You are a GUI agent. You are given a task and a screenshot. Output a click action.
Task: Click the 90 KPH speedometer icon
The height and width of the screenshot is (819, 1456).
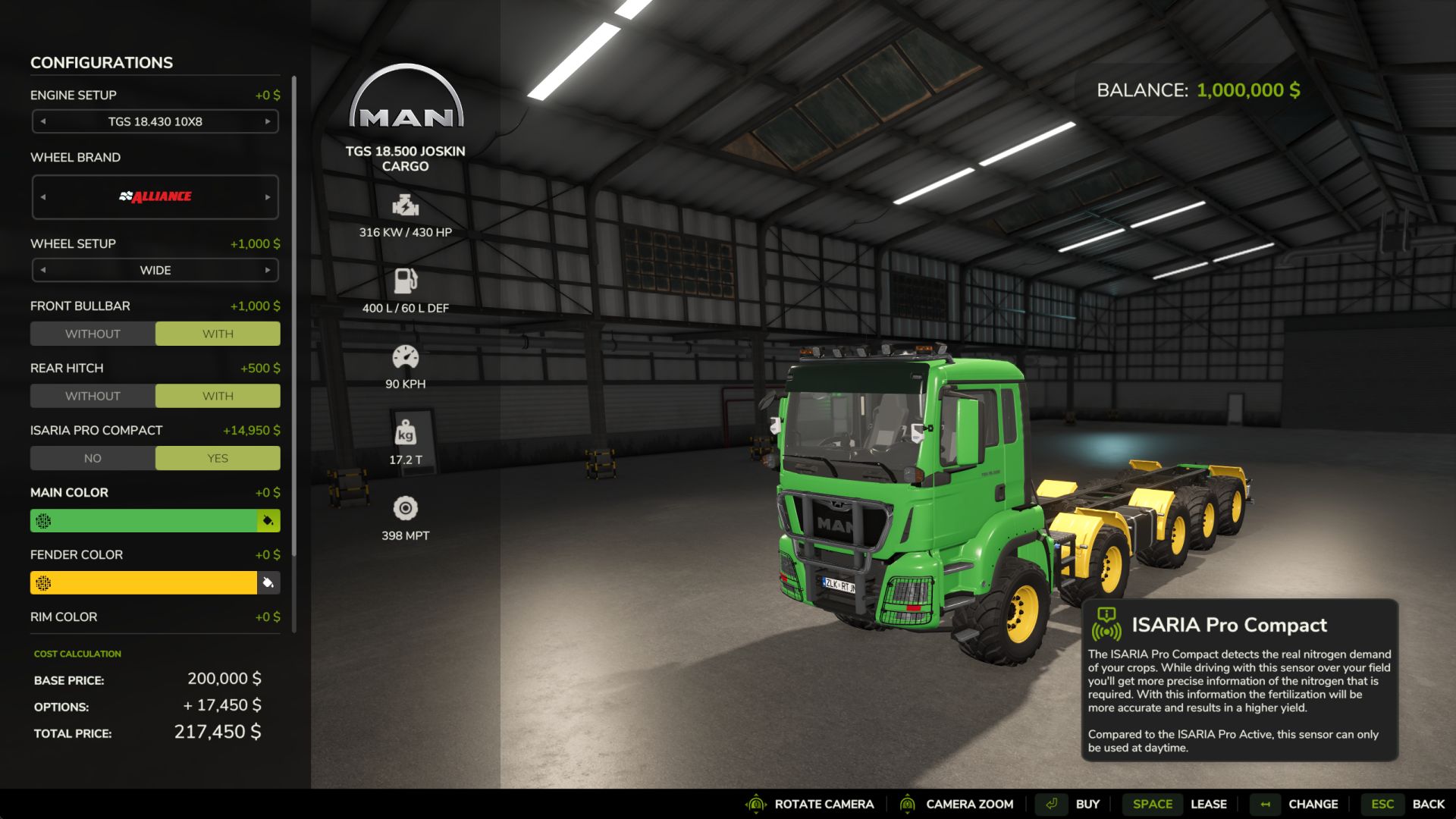point(406,357)
